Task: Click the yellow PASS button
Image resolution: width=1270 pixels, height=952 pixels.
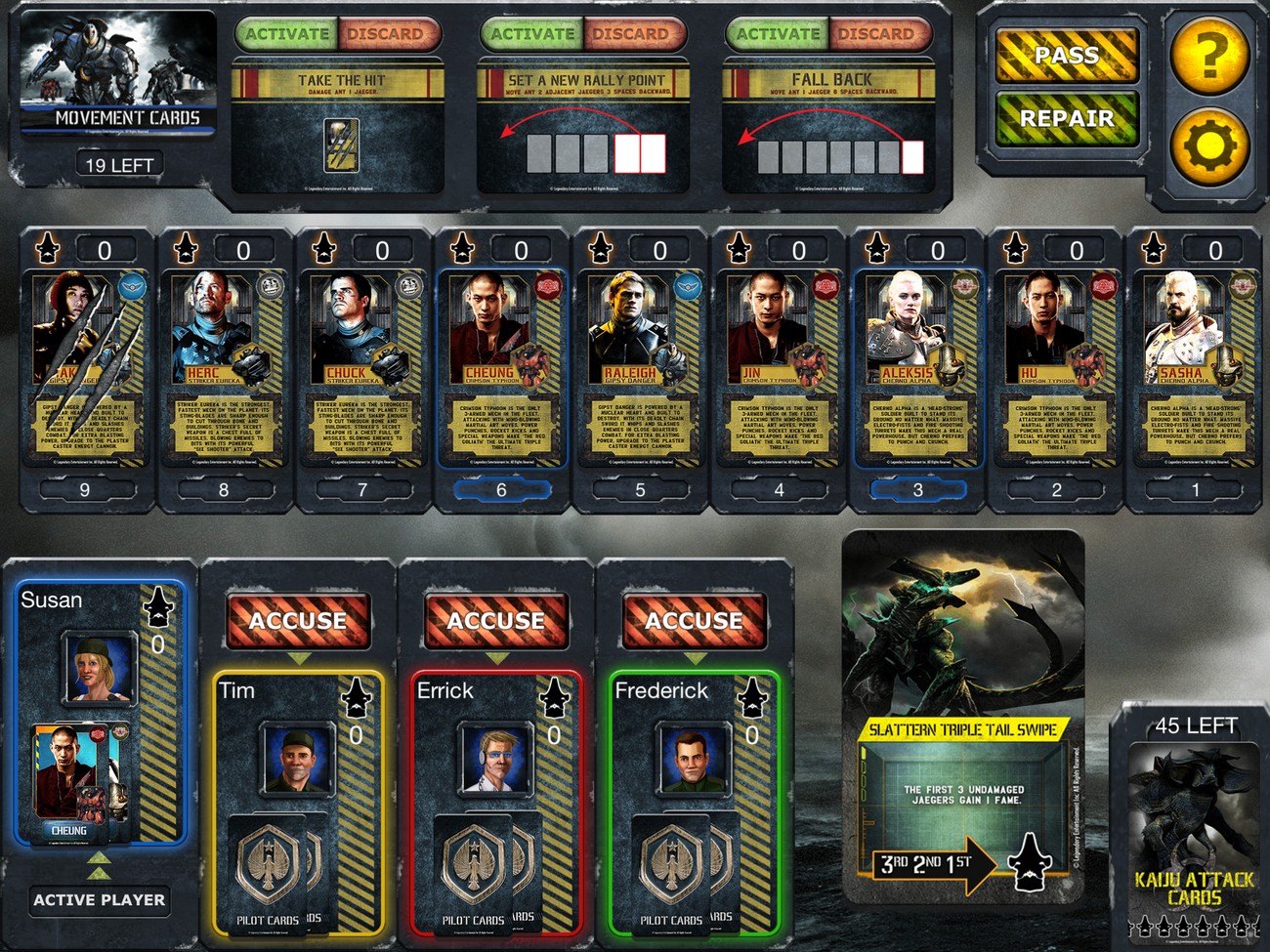Action: 1067,56
